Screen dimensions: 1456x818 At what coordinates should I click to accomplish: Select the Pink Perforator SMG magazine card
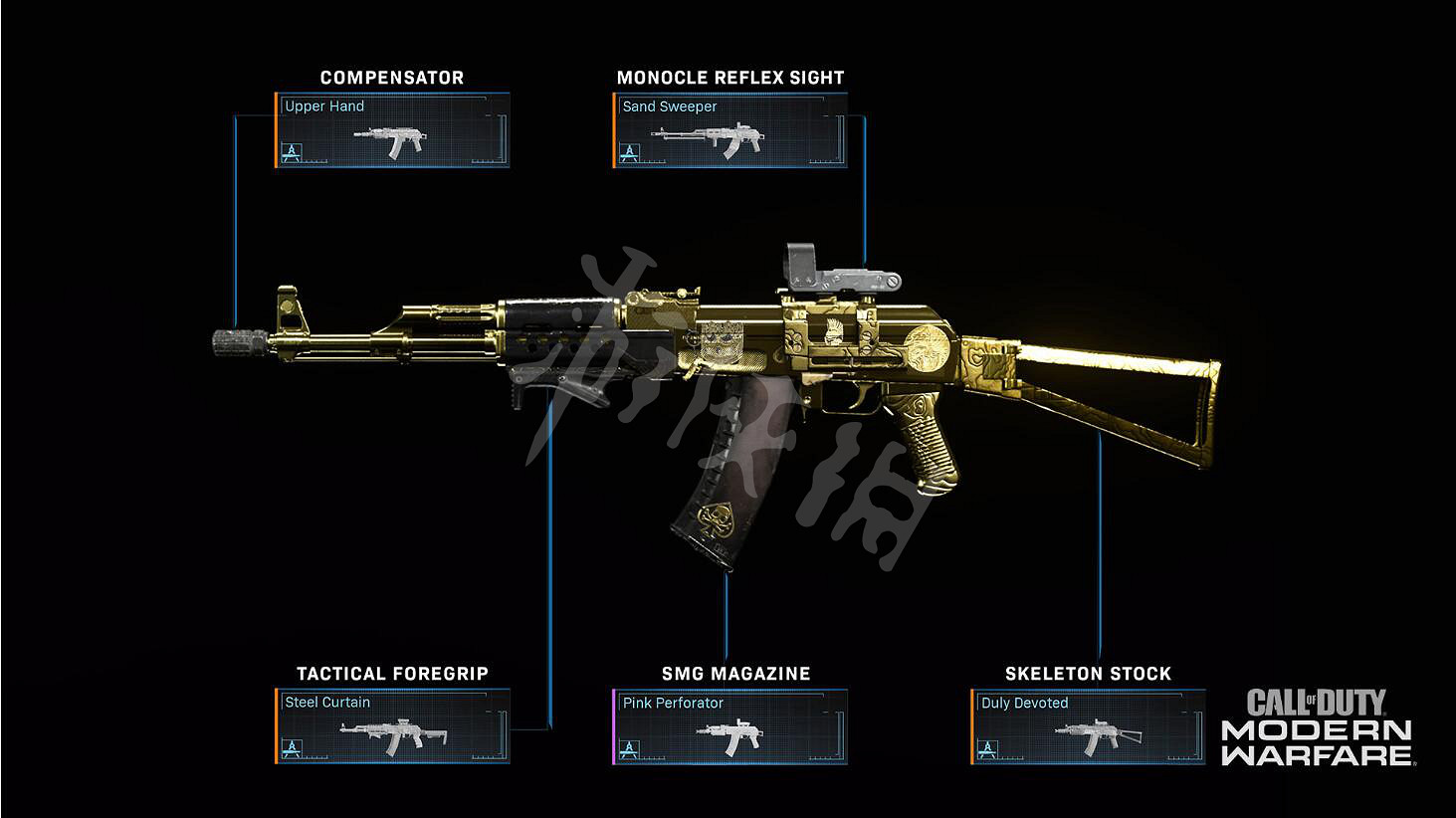pyautogui.click(x=729, y=726)
